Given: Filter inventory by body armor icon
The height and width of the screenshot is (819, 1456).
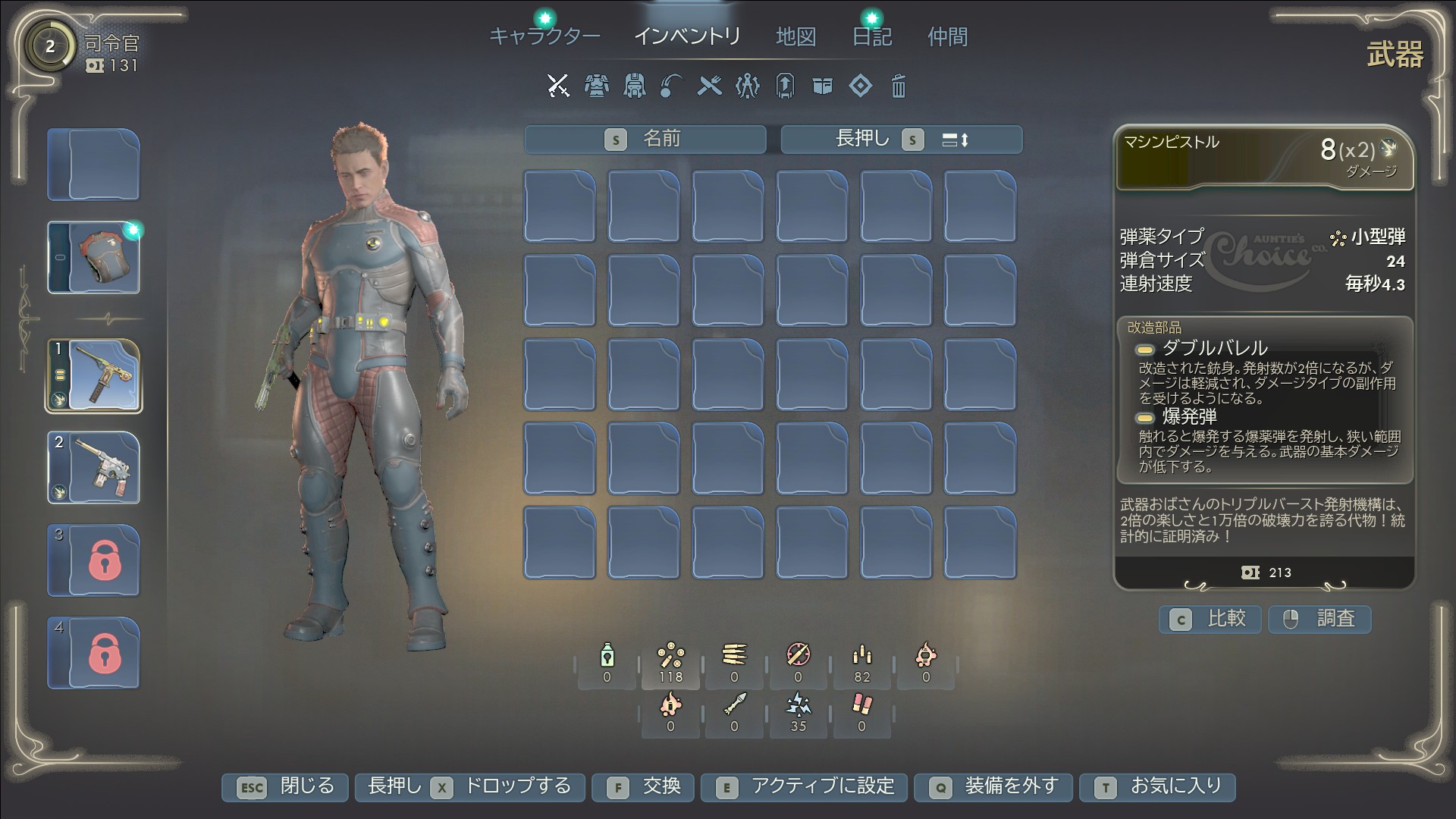Looking at the screenshot, I should pos(597,86).
